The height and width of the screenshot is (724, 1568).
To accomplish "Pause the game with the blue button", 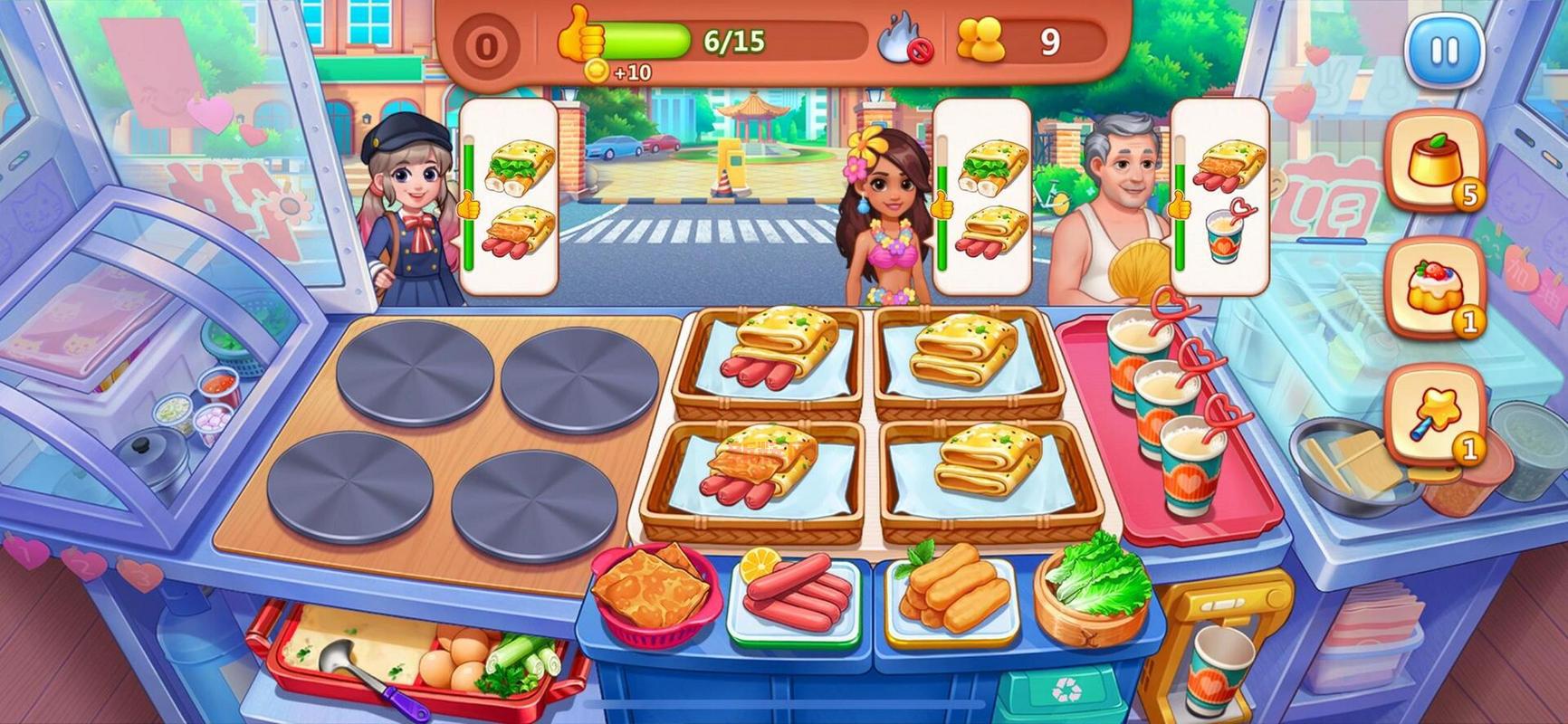I will coord(1444,52).
